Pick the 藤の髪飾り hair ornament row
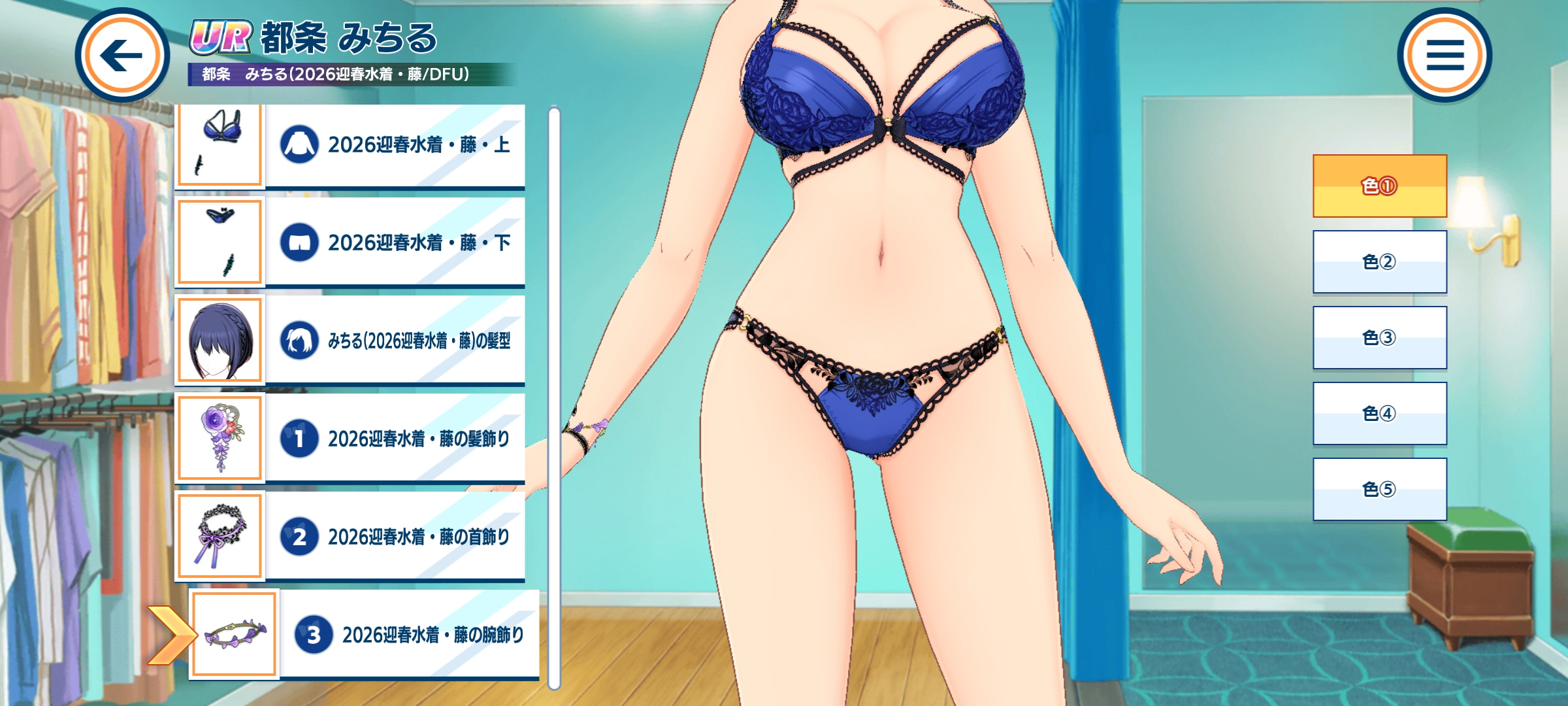 (x=395, y=438)
